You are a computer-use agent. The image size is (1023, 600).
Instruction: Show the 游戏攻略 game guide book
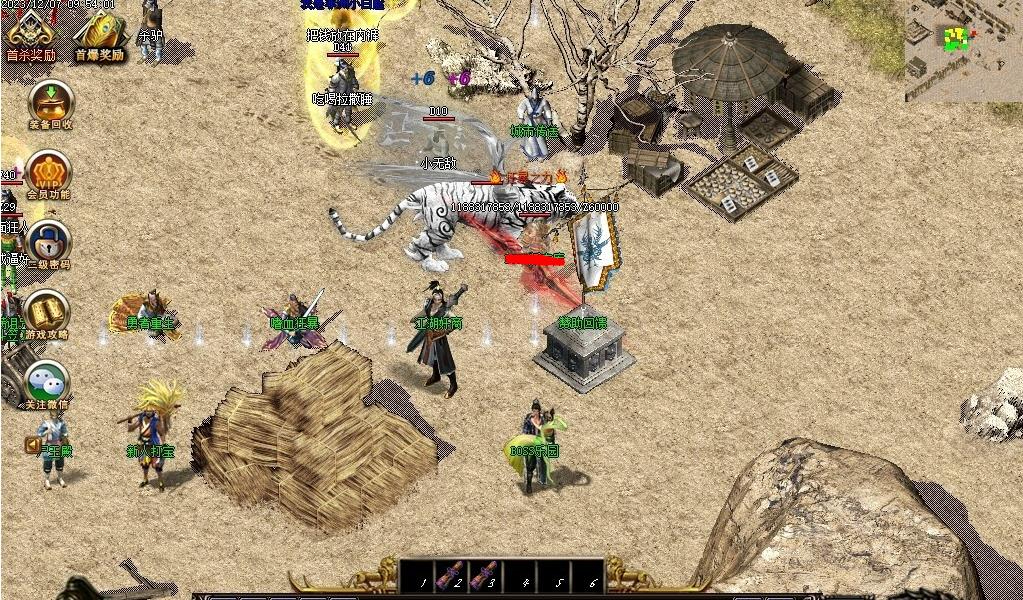[47, 312]
